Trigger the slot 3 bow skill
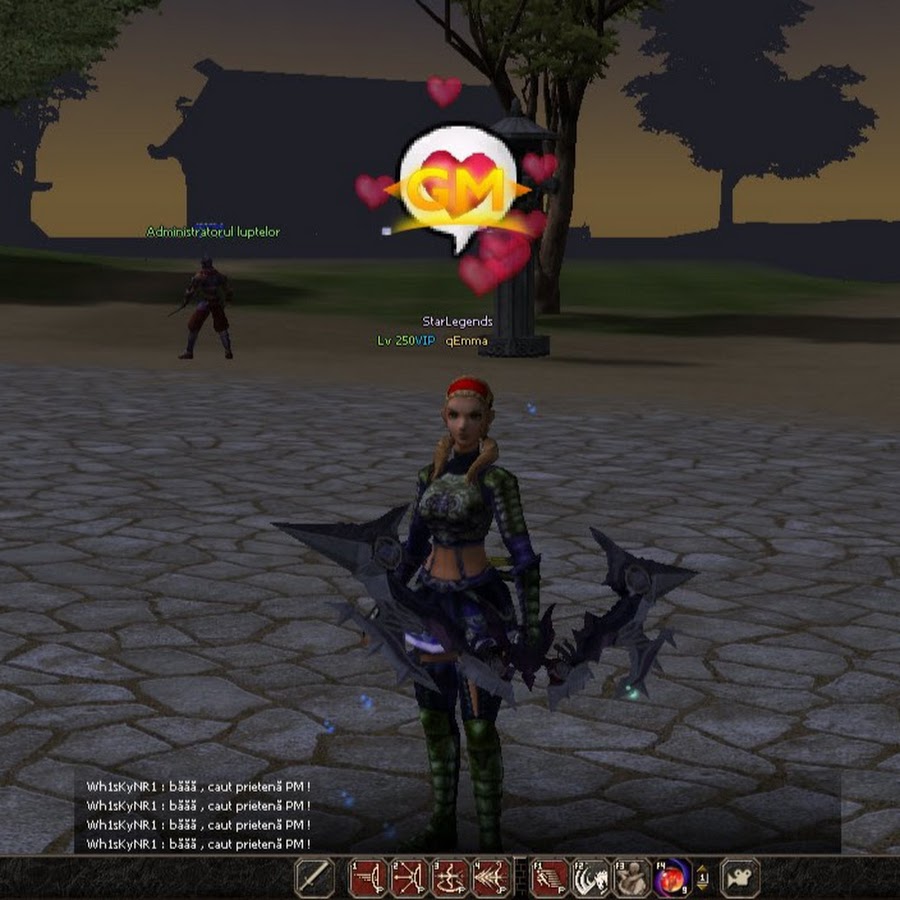The height and width of the screenshot is (900, 900). [x=450, y=877]
